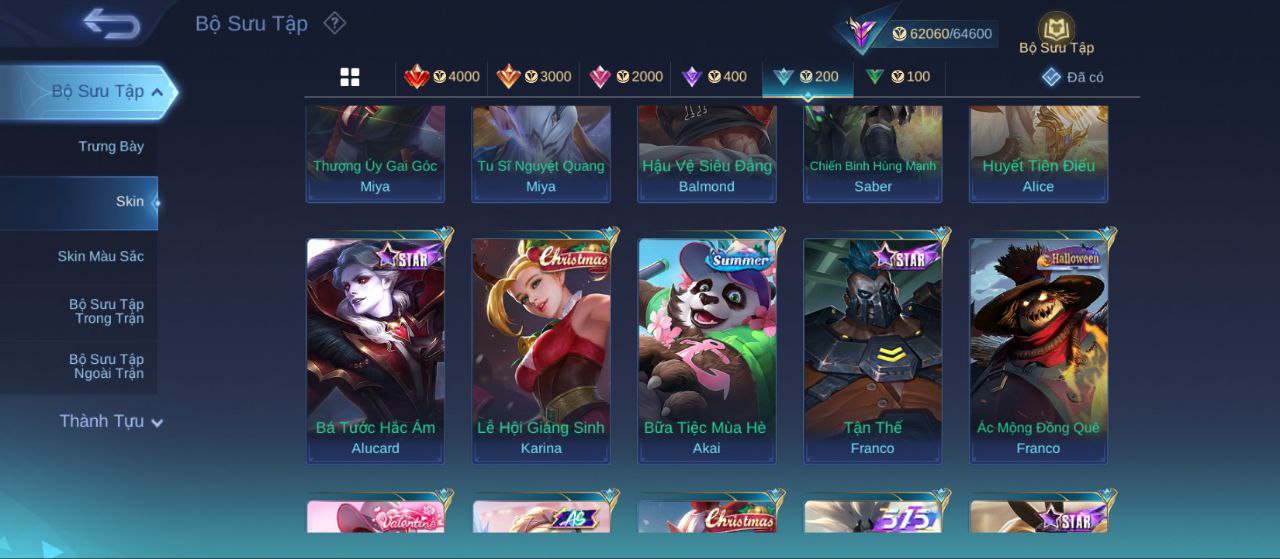Open Bộ Sưu Tập Trong Trận
Viewport: 1280px width, 559px height.
[x=106, y=312]
